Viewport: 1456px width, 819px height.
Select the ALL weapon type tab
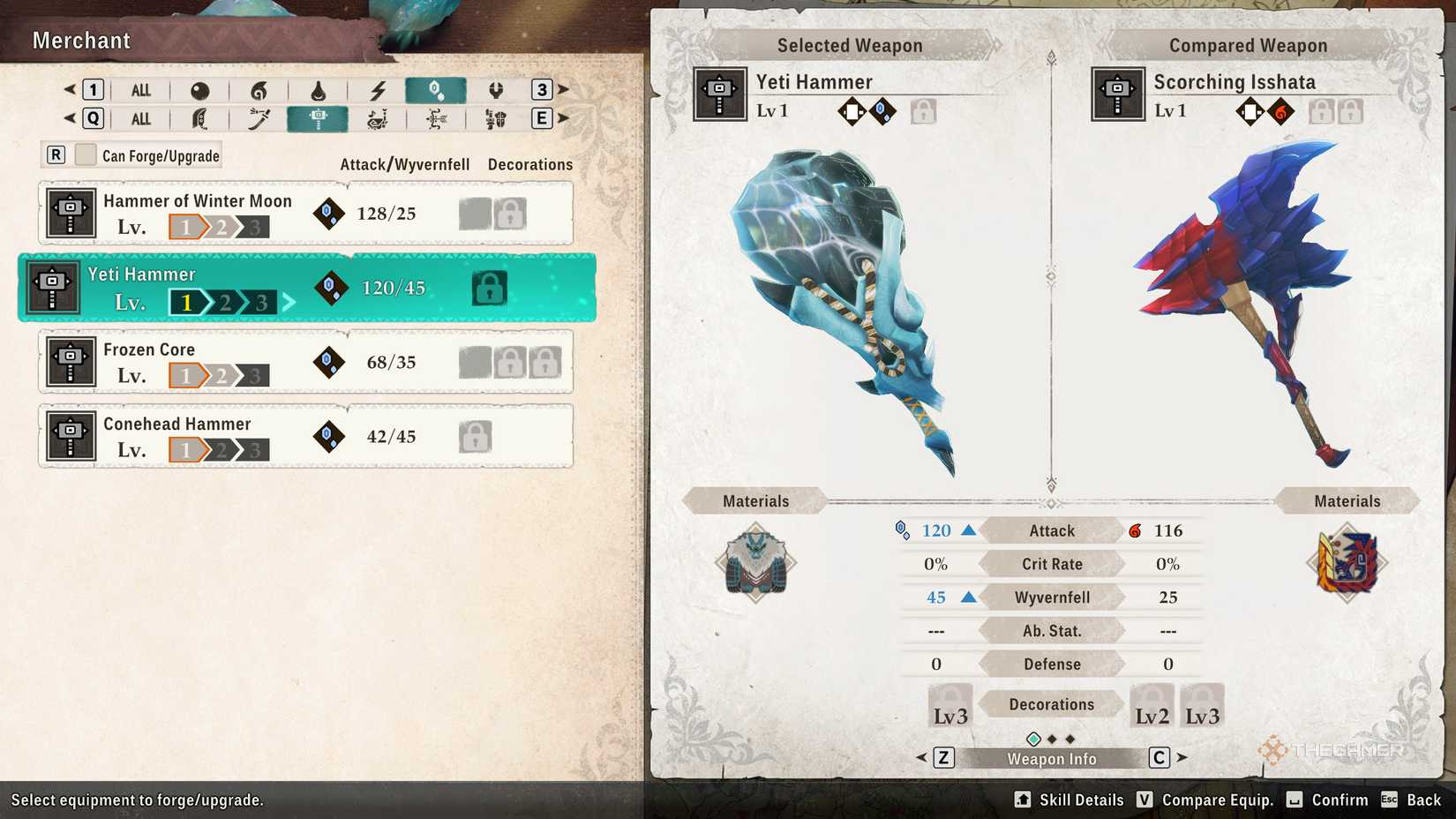coord(141,118)
